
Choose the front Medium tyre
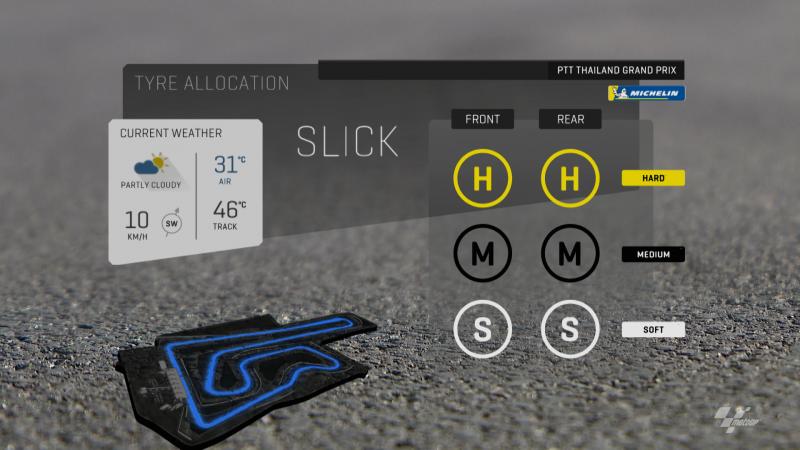click(483, 254)
